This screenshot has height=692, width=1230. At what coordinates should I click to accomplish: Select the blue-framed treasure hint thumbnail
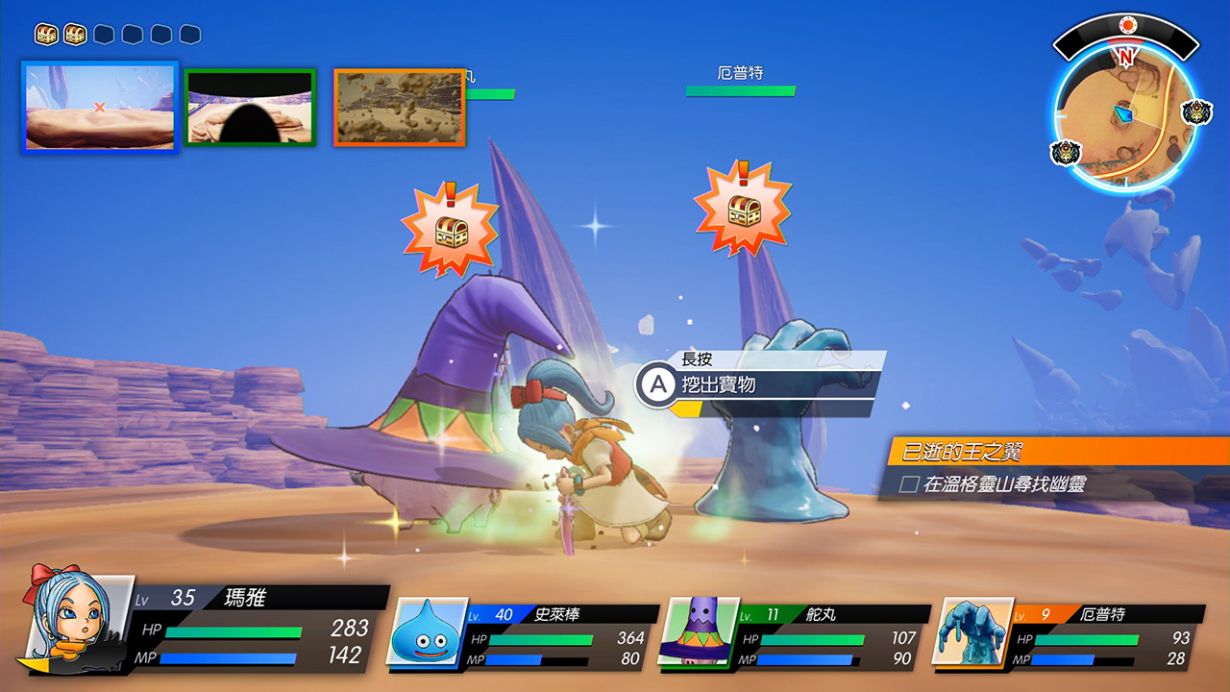click(100, 107)
